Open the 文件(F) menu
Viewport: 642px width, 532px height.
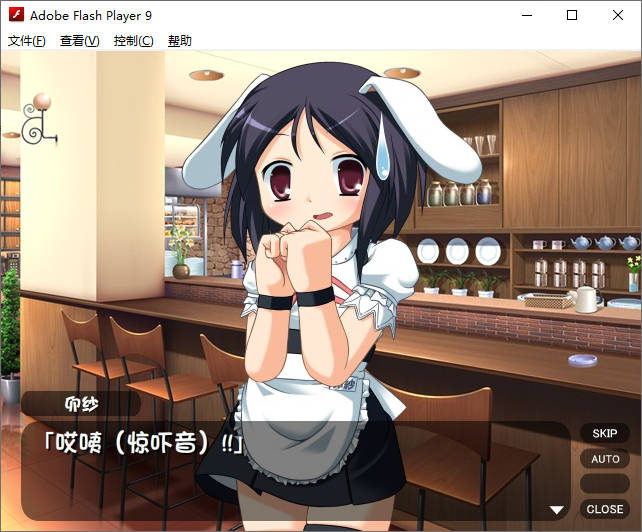[27, 41]
